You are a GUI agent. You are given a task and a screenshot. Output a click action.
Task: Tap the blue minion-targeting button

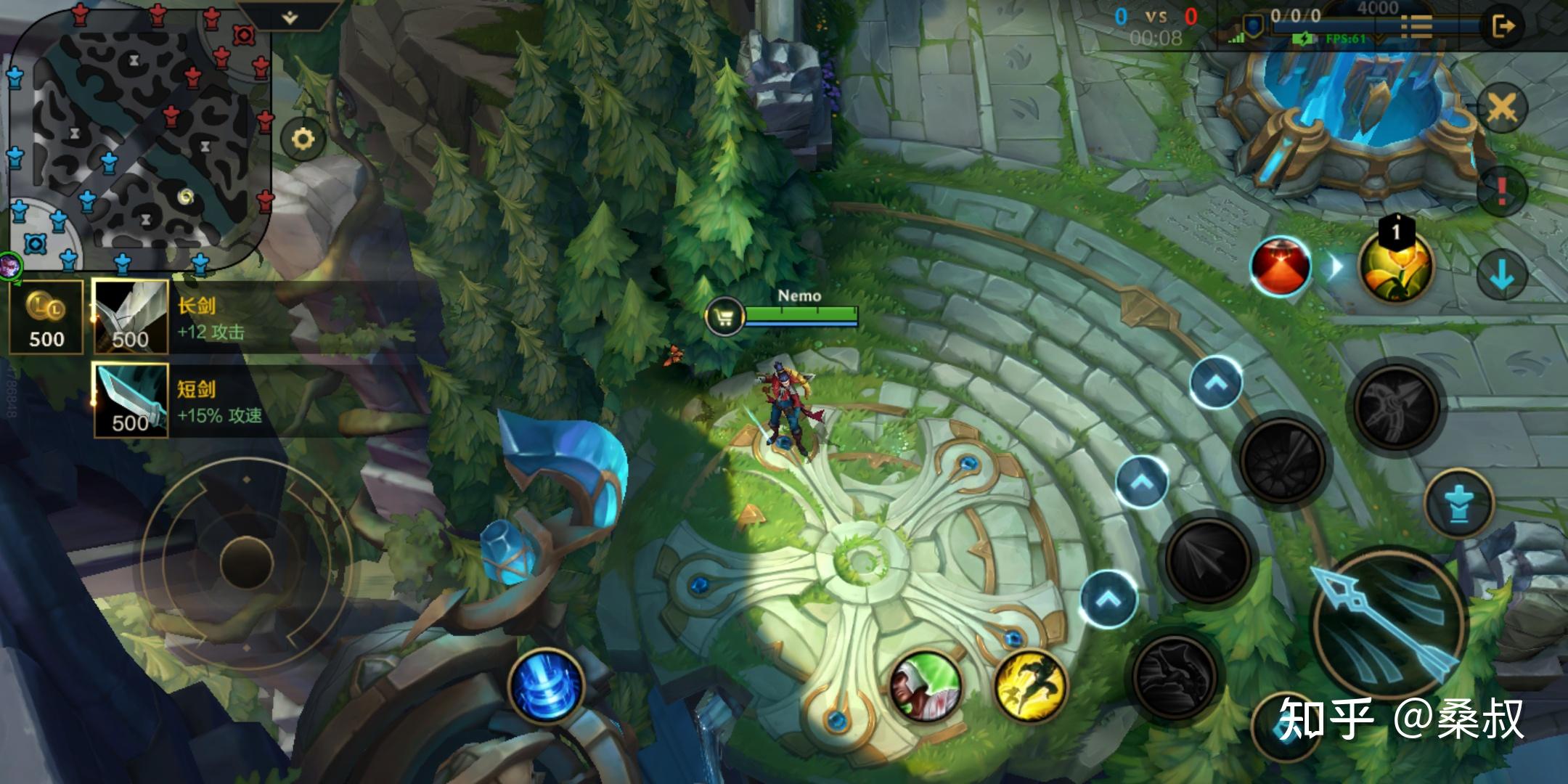coord(1459,503)
